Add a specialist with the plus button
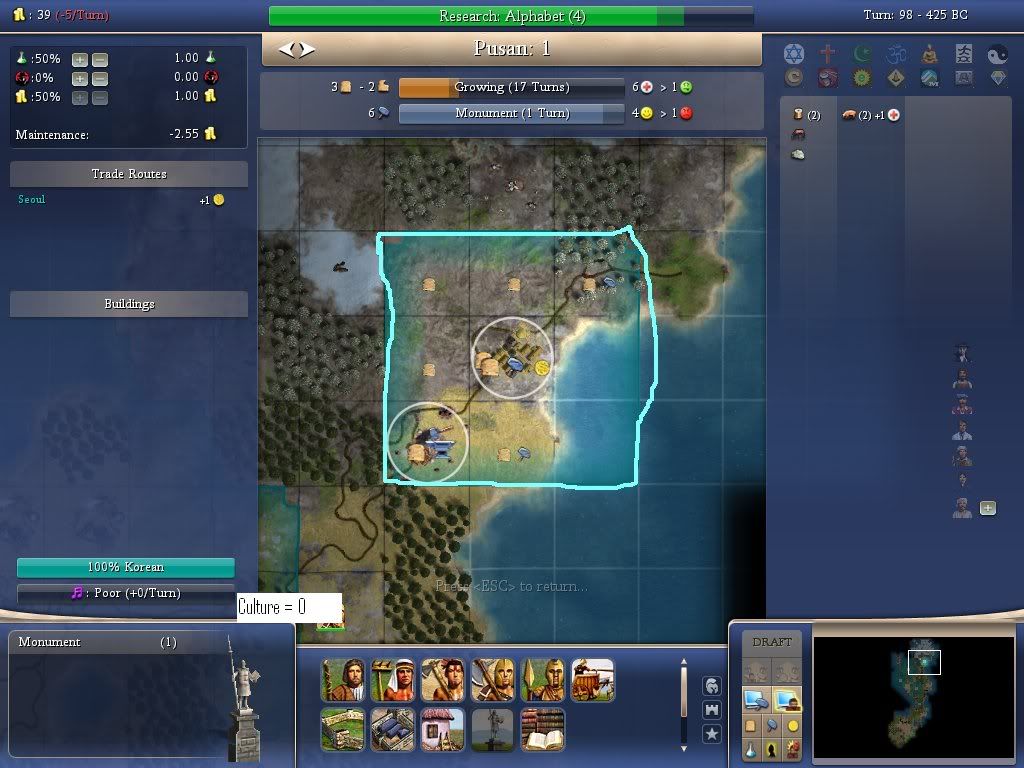This screenshot has height=768, width=1024. 988,508
